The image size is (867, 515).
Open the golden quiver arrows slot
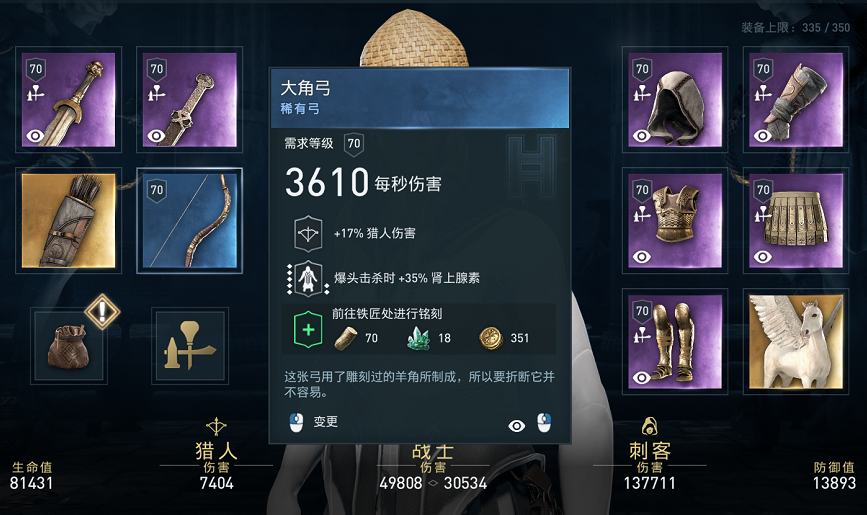[x=69, y=219]
